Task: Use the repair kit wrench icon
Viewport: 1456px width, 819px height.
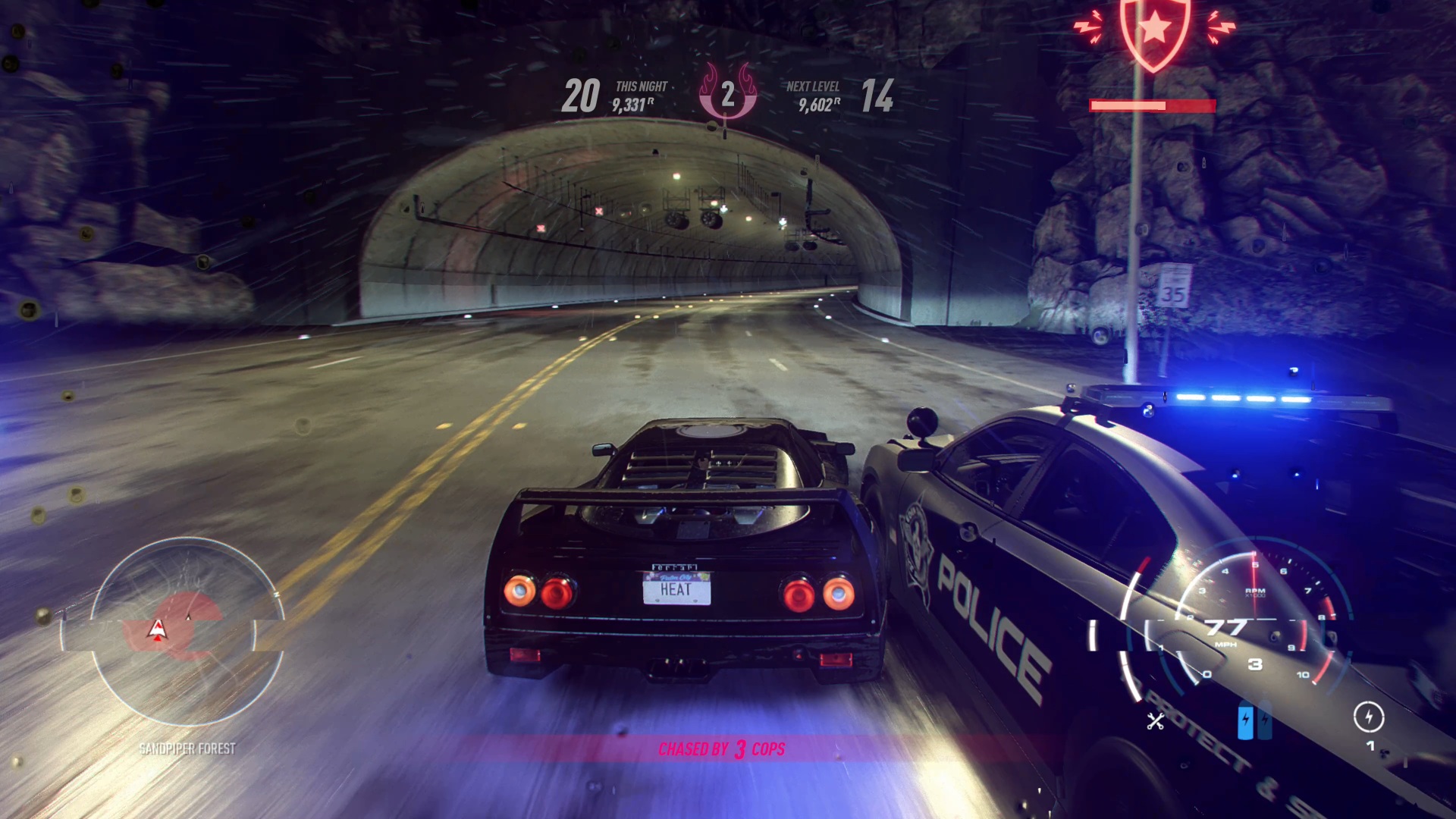Action: pos(1156,721)
